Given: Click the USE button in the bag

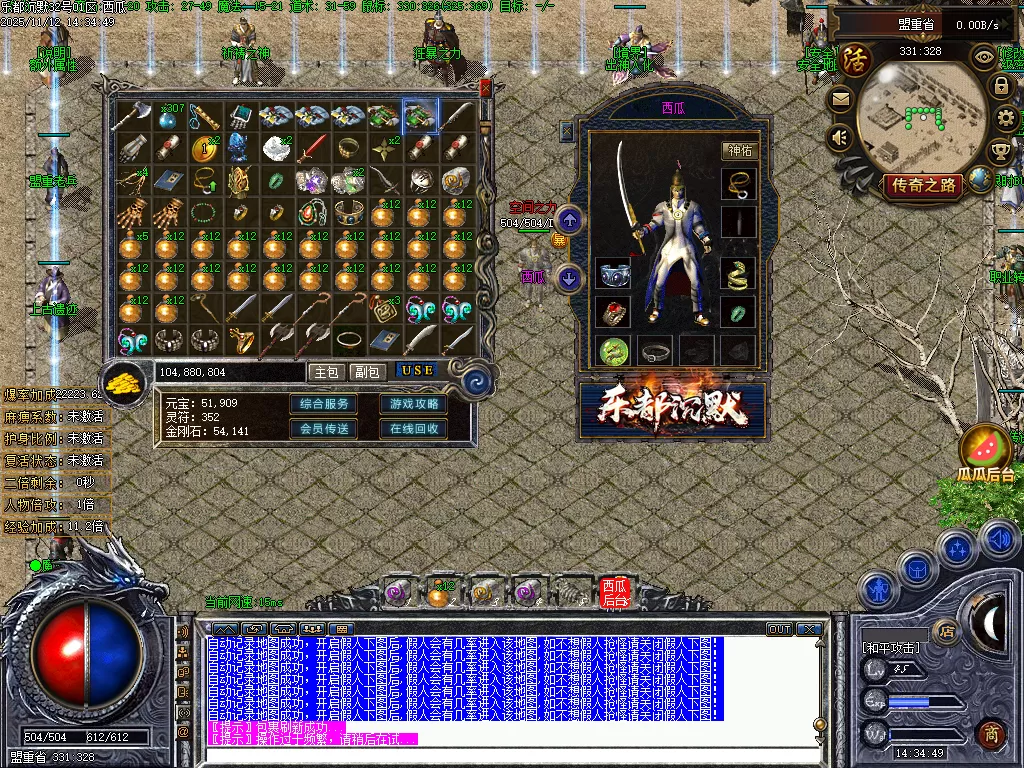Looking at the screenshot, I should [x=418, y=370].
